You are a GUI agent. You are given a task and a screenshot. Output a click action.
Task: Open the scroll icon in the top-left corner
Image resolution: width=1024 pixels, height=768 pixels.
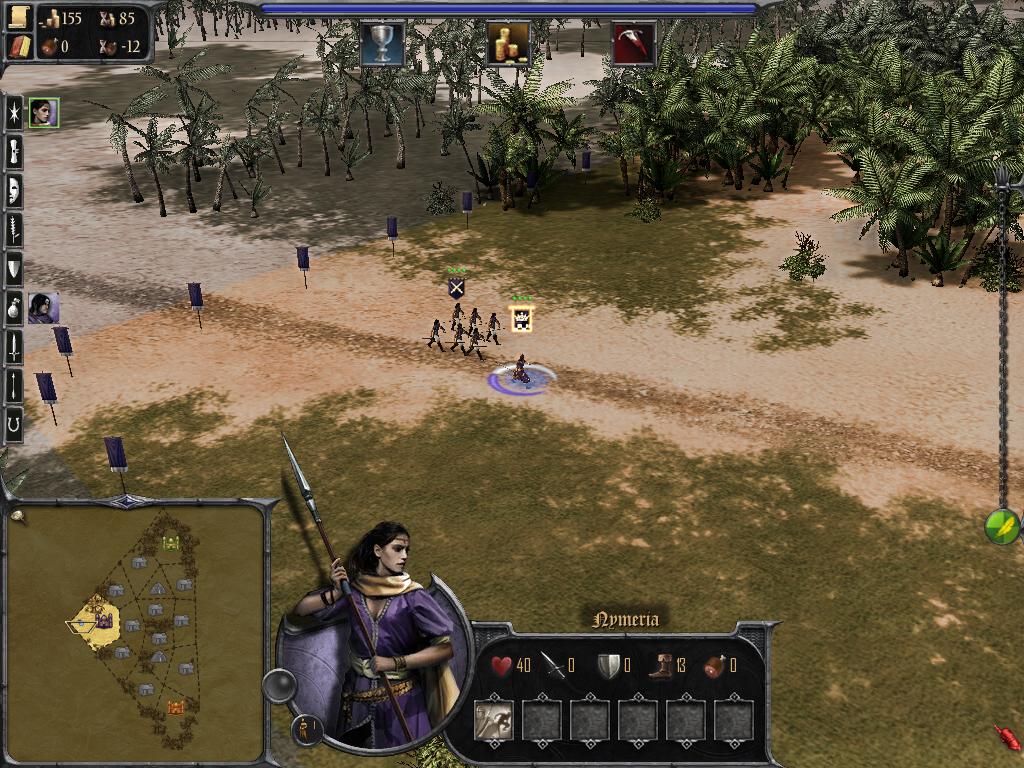tap(20, 19)
